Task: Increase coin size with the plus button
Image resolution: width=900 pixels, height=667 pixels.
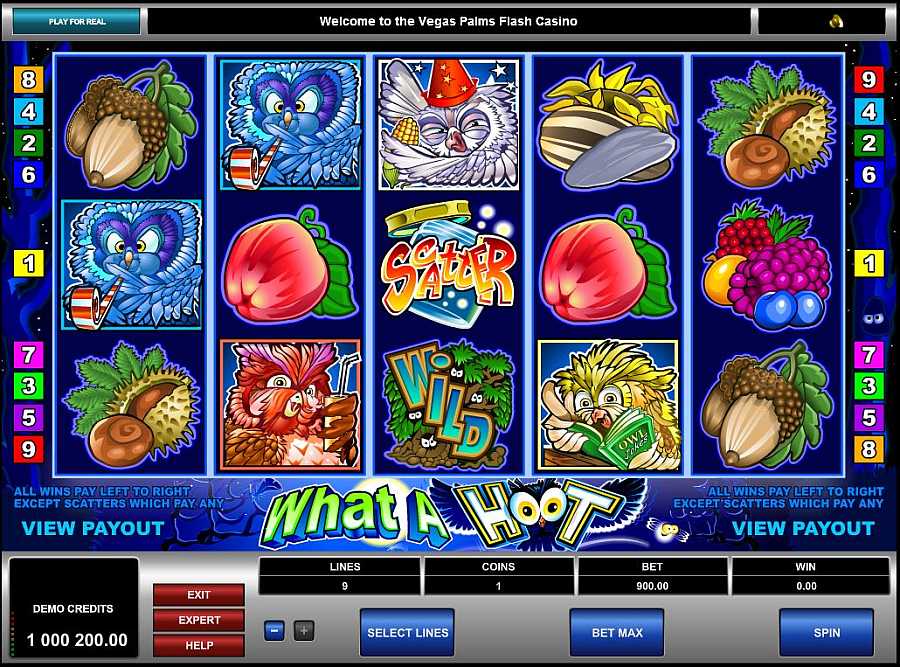Action: pos(304,631)
